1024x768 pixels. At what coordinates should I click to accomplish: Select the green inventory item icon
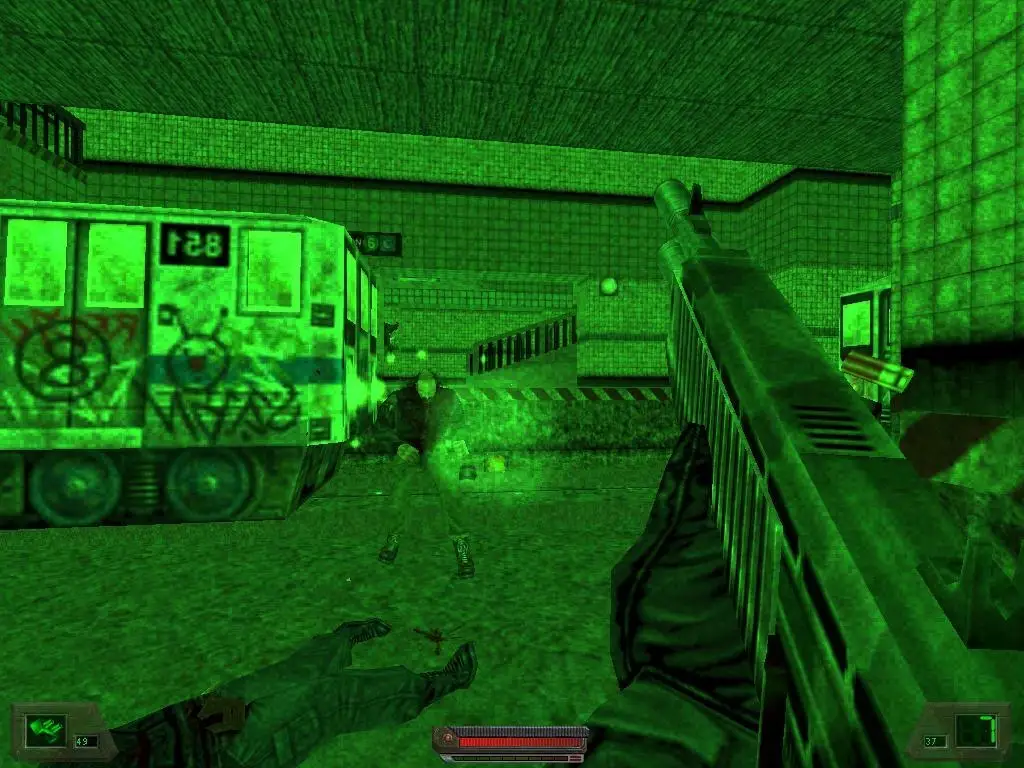point(44,727)
